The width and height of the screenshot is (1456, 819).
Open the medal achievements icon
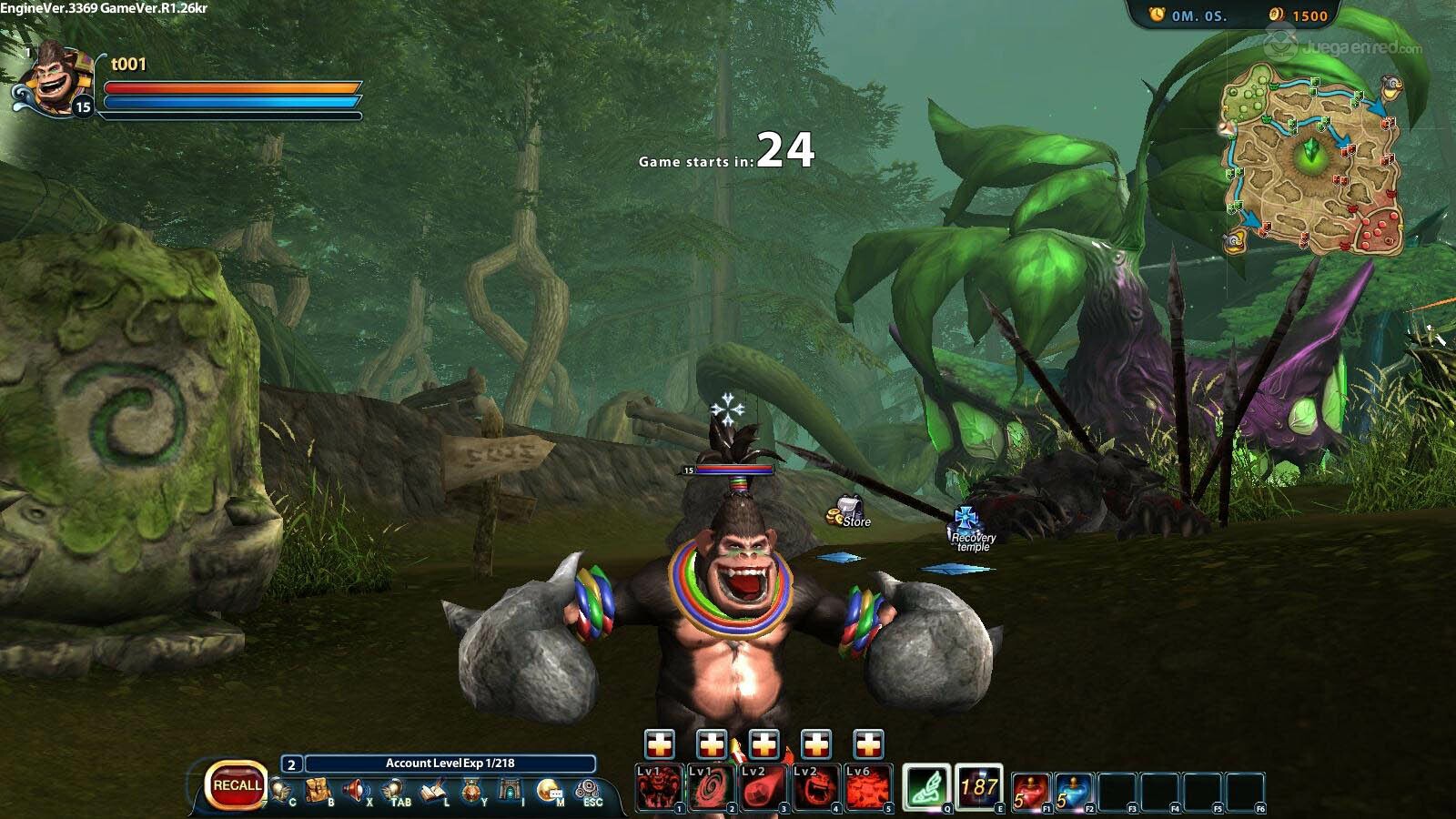[471, 791]
